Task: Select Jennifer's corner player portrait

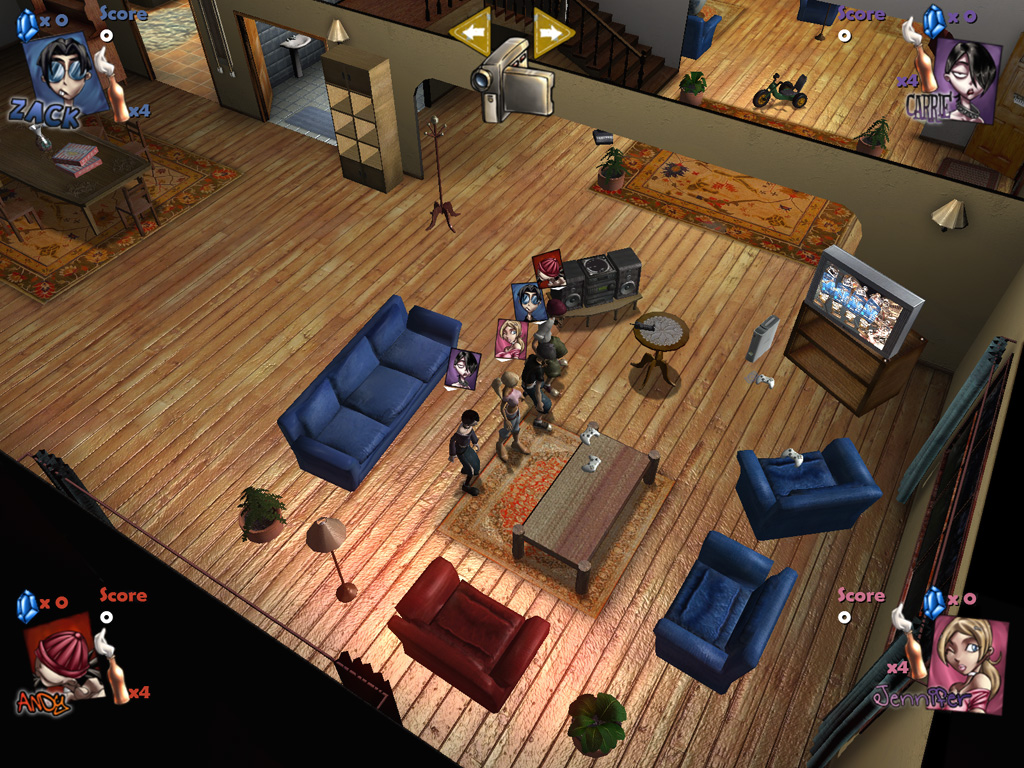Action: tap(967, 662)
